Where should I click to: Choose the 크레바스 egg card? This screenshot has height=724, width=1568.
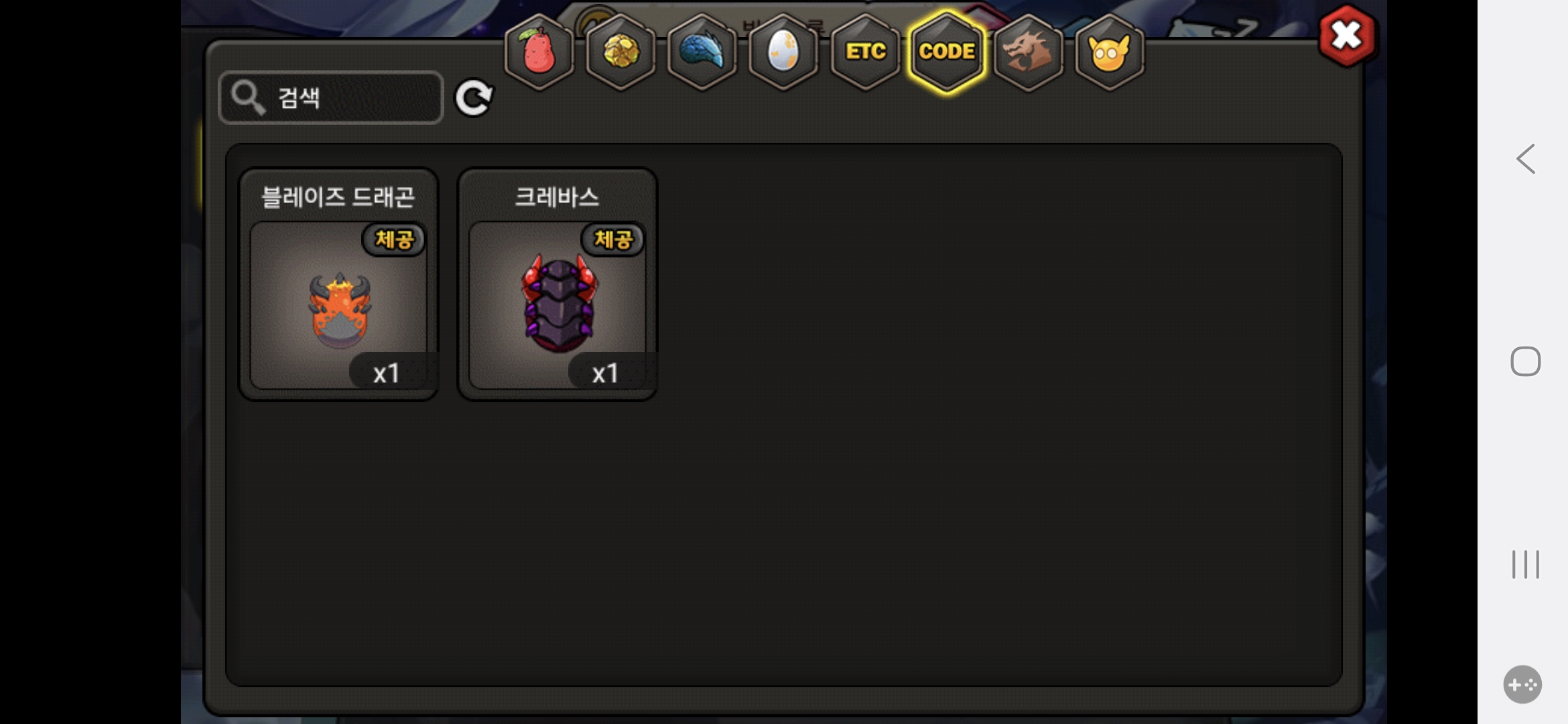click(558, 285)
